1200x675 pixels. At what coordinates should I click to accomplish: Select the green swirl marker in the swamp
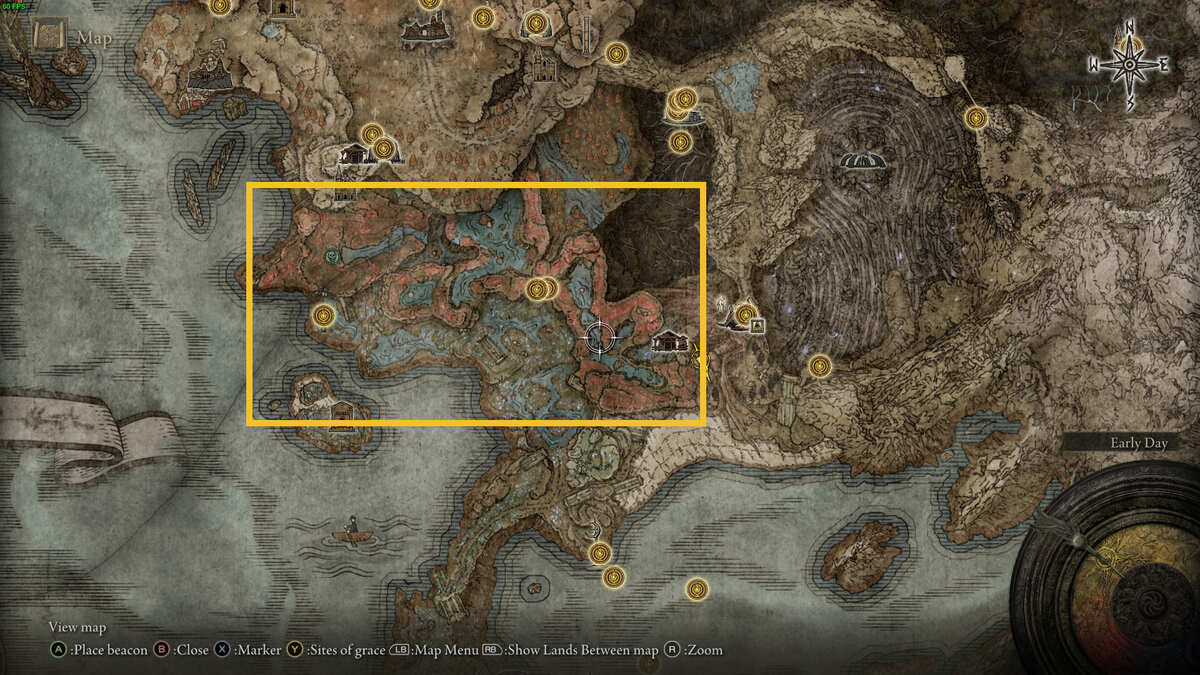(332, 257)
